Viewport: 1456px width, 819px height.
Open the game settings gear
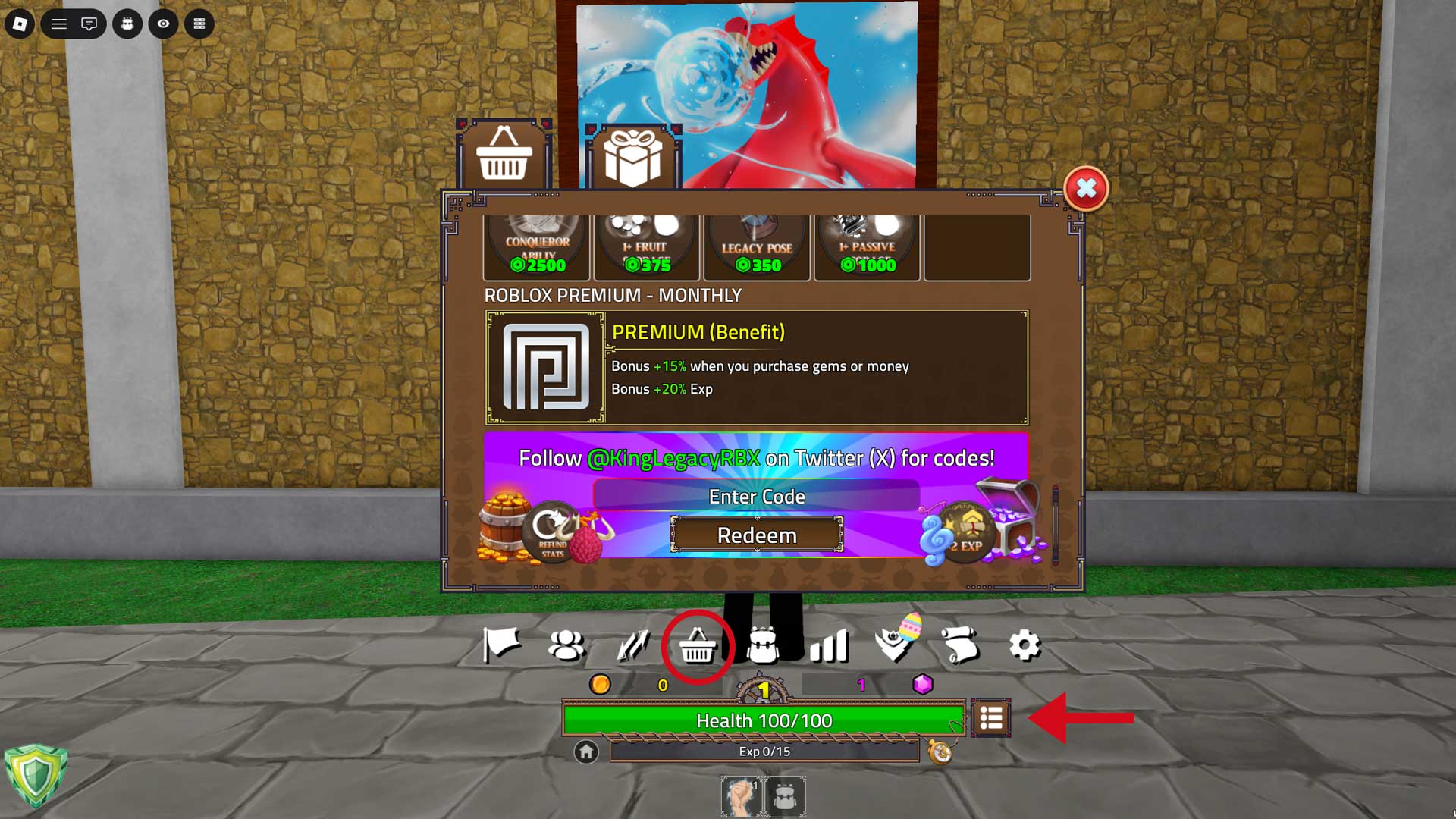(x=1026, y=645)
